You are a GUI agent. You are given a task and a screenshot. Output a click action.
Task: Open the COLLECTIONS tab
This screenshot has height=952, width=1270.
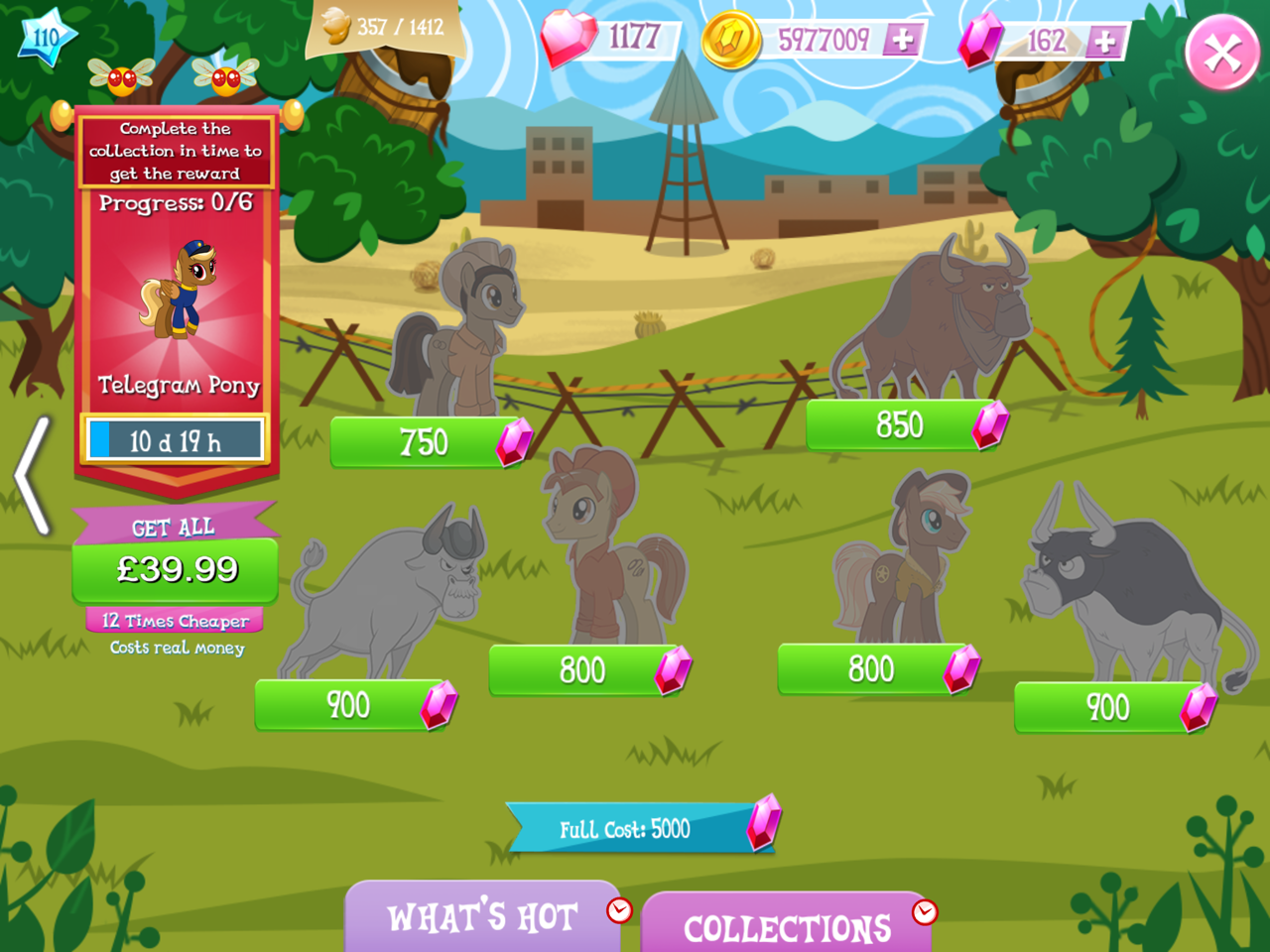[787, 928]
